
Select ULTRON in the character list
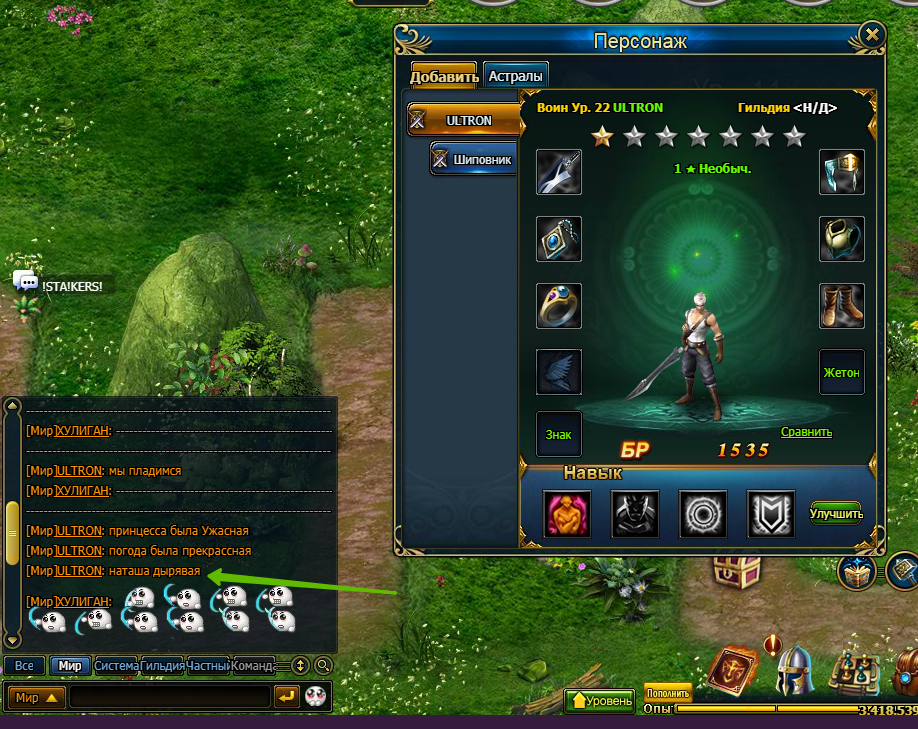466,120
